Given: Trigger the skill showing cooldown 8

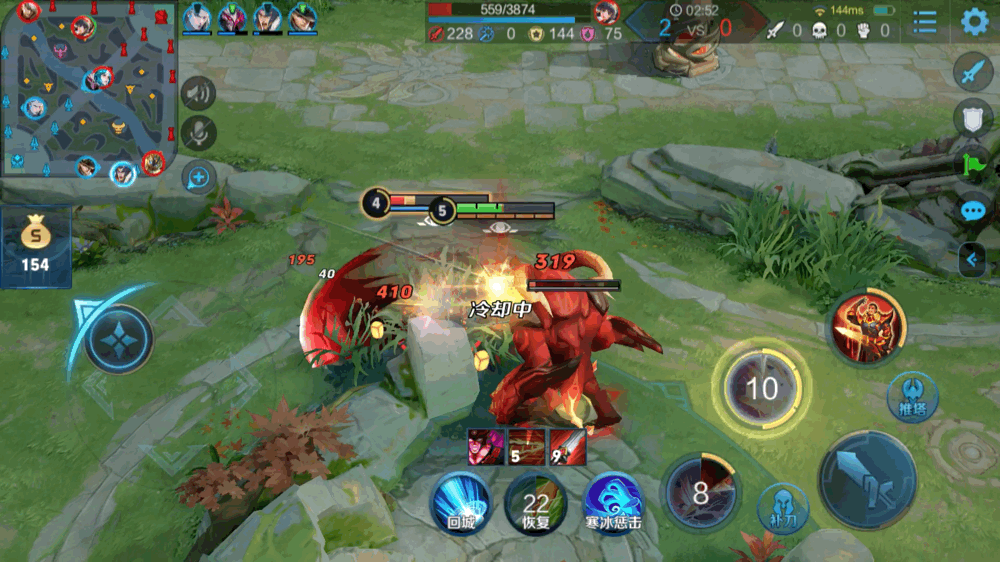Looking at the screenshot, I should point(701,491).
